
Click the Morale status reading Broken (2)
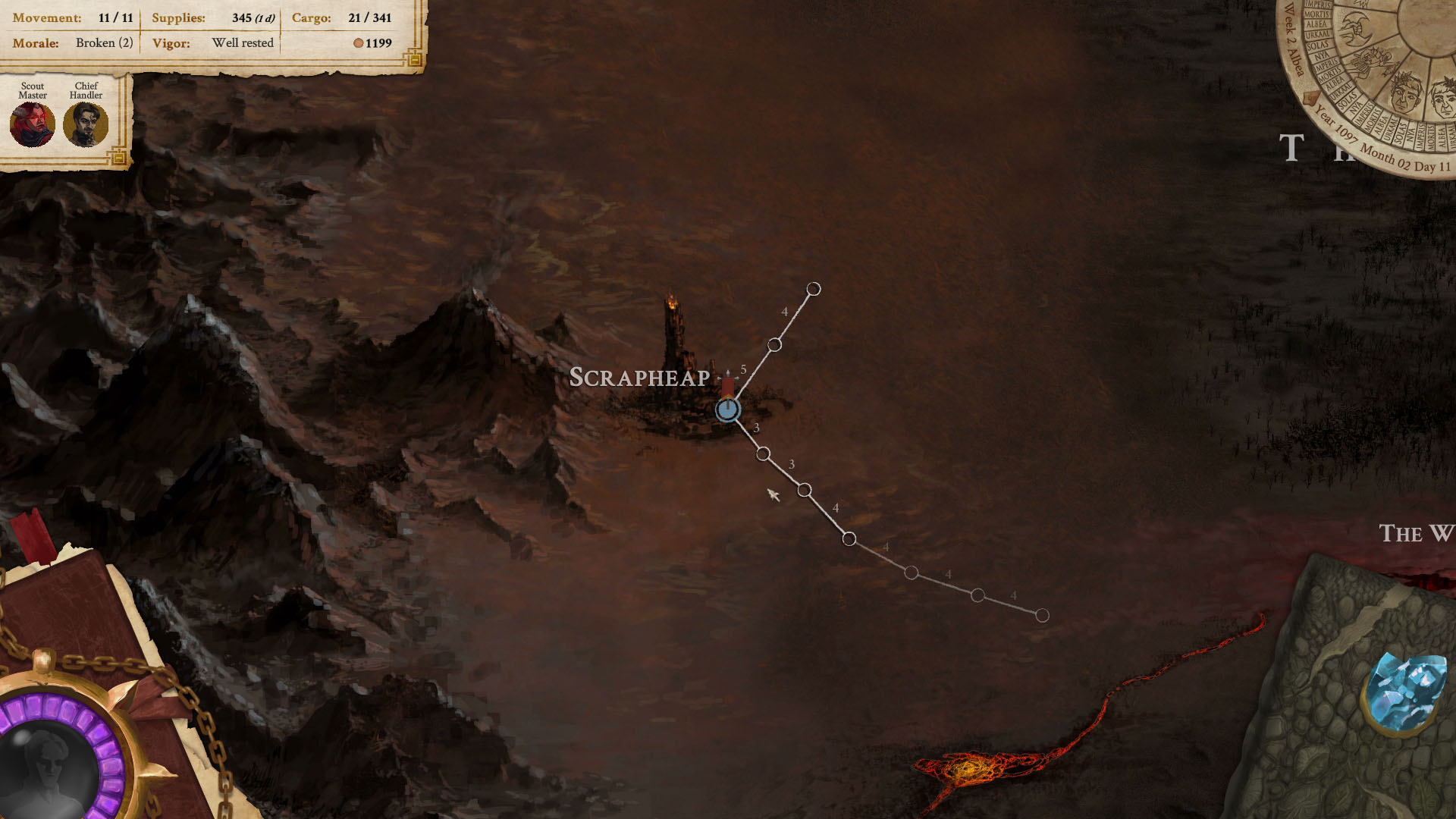[x=104, y=43]
